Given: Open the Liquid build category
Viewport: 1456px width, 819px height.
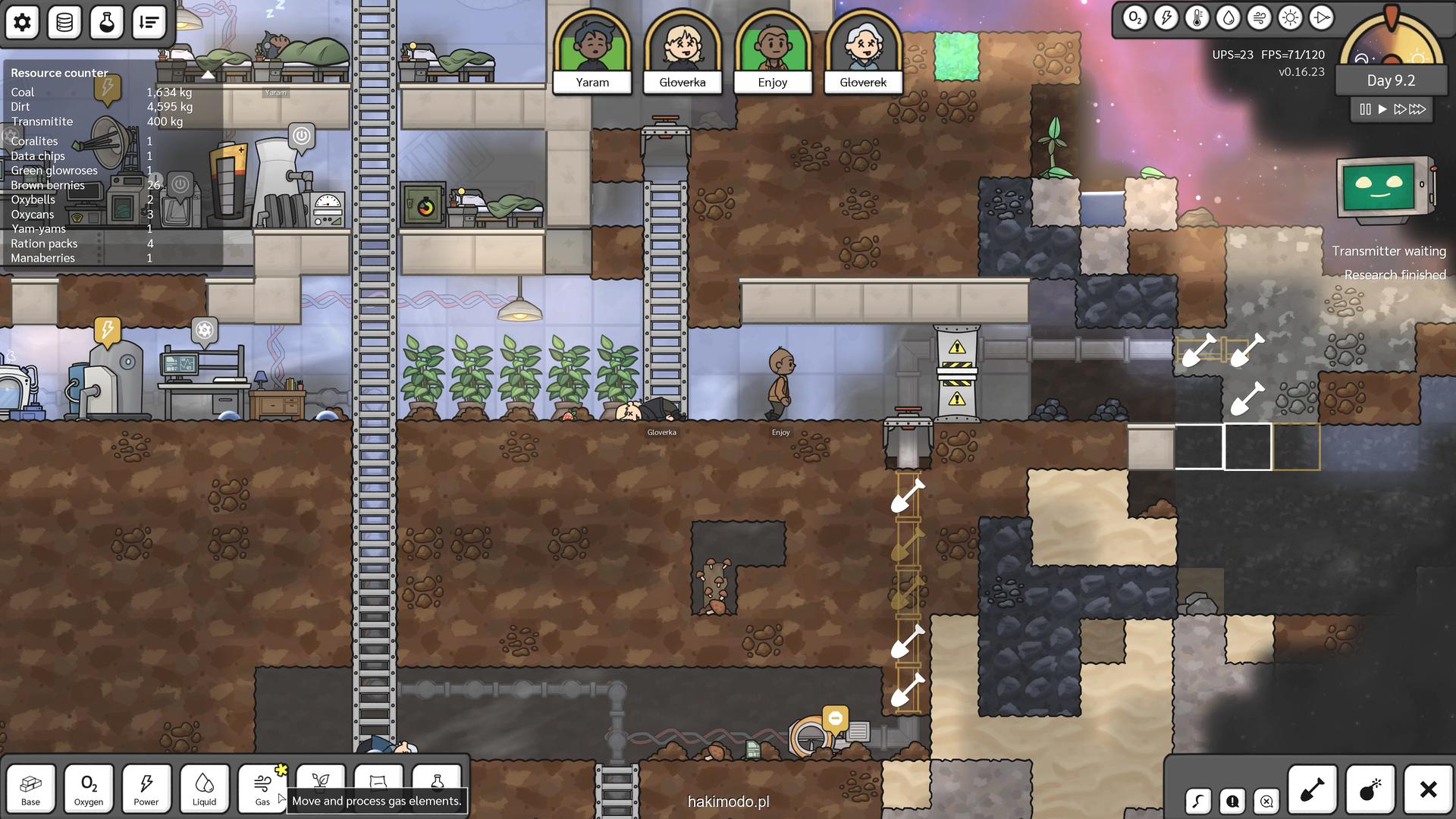Looking at the screenshot, I should click(x=204, y=789).
